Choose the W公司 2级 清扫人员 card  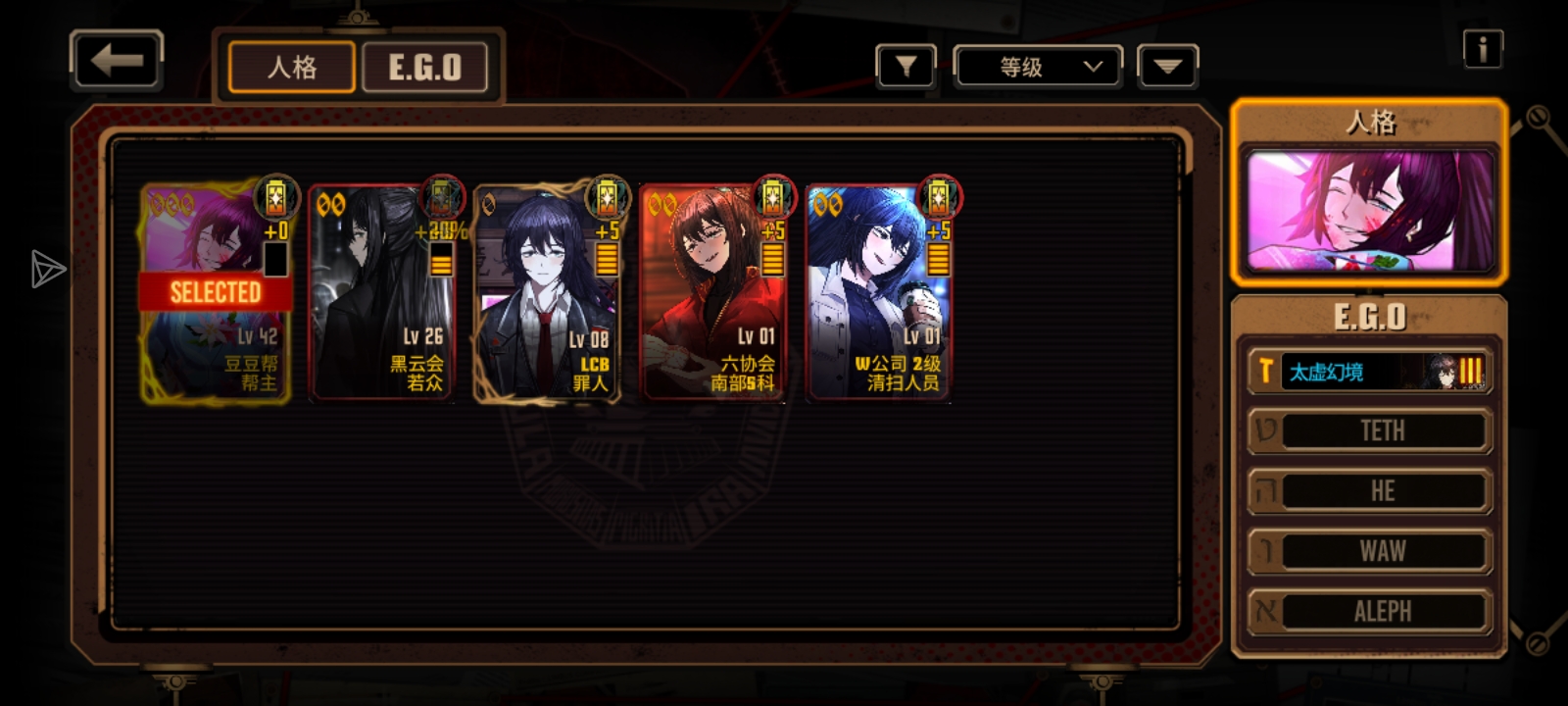[x=879, y=292]
